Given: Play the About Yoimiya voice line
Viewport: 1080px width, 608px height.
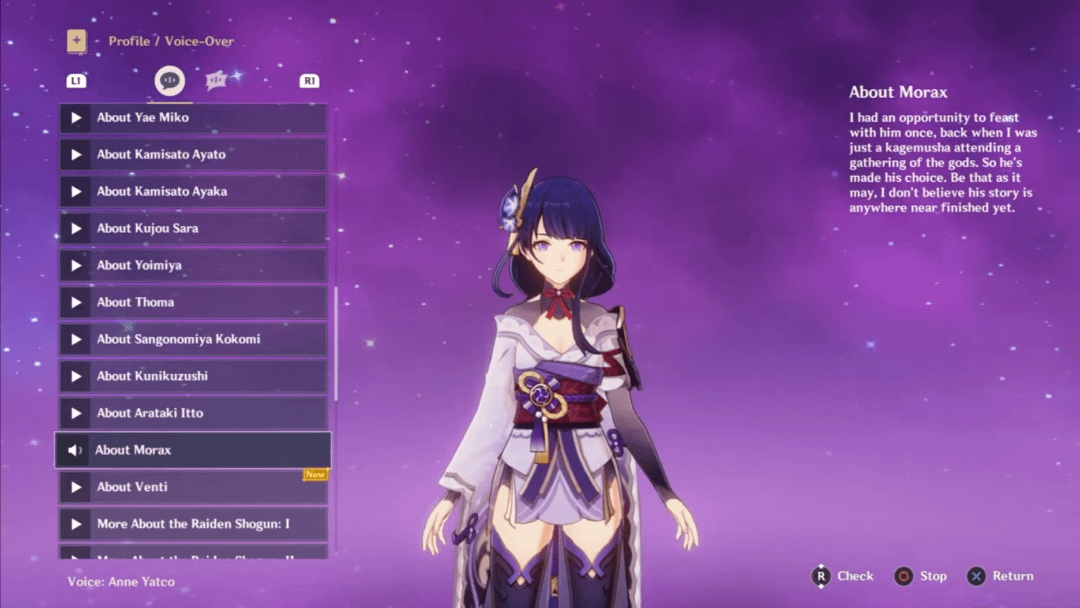Looking at the screenshot, I should tap(192, 266).
